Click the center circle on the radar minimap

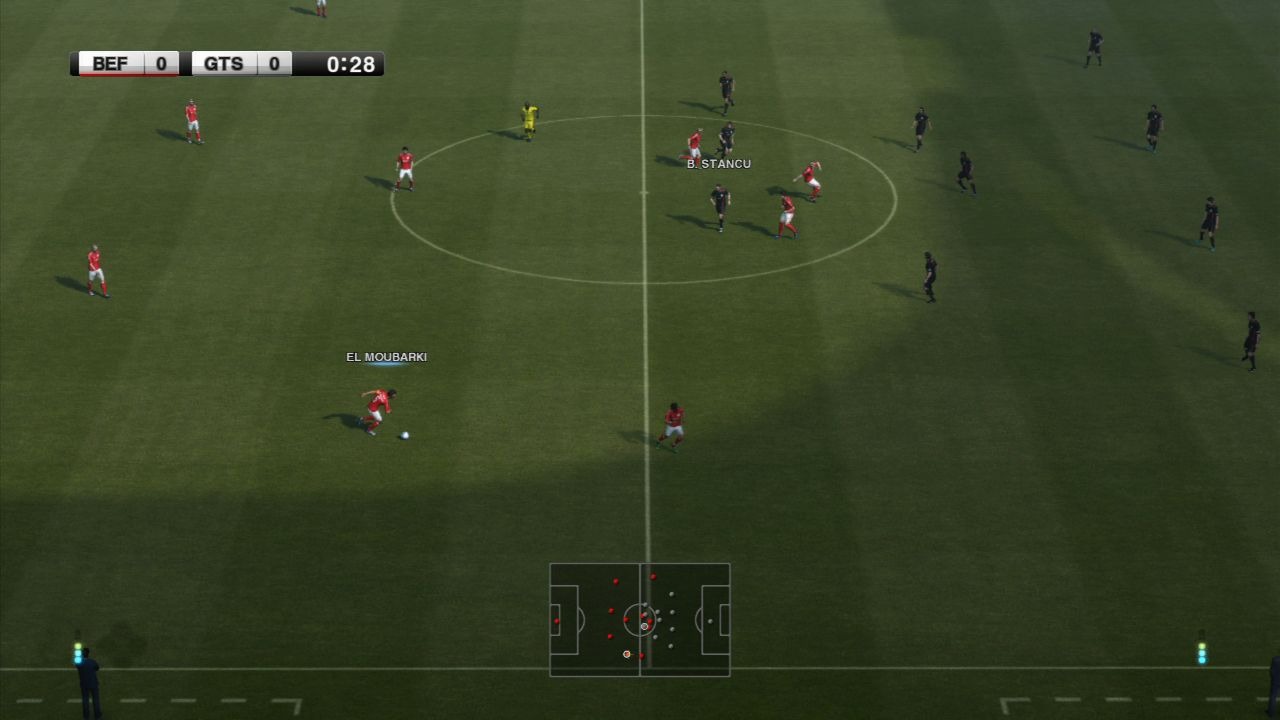point(640,620)
